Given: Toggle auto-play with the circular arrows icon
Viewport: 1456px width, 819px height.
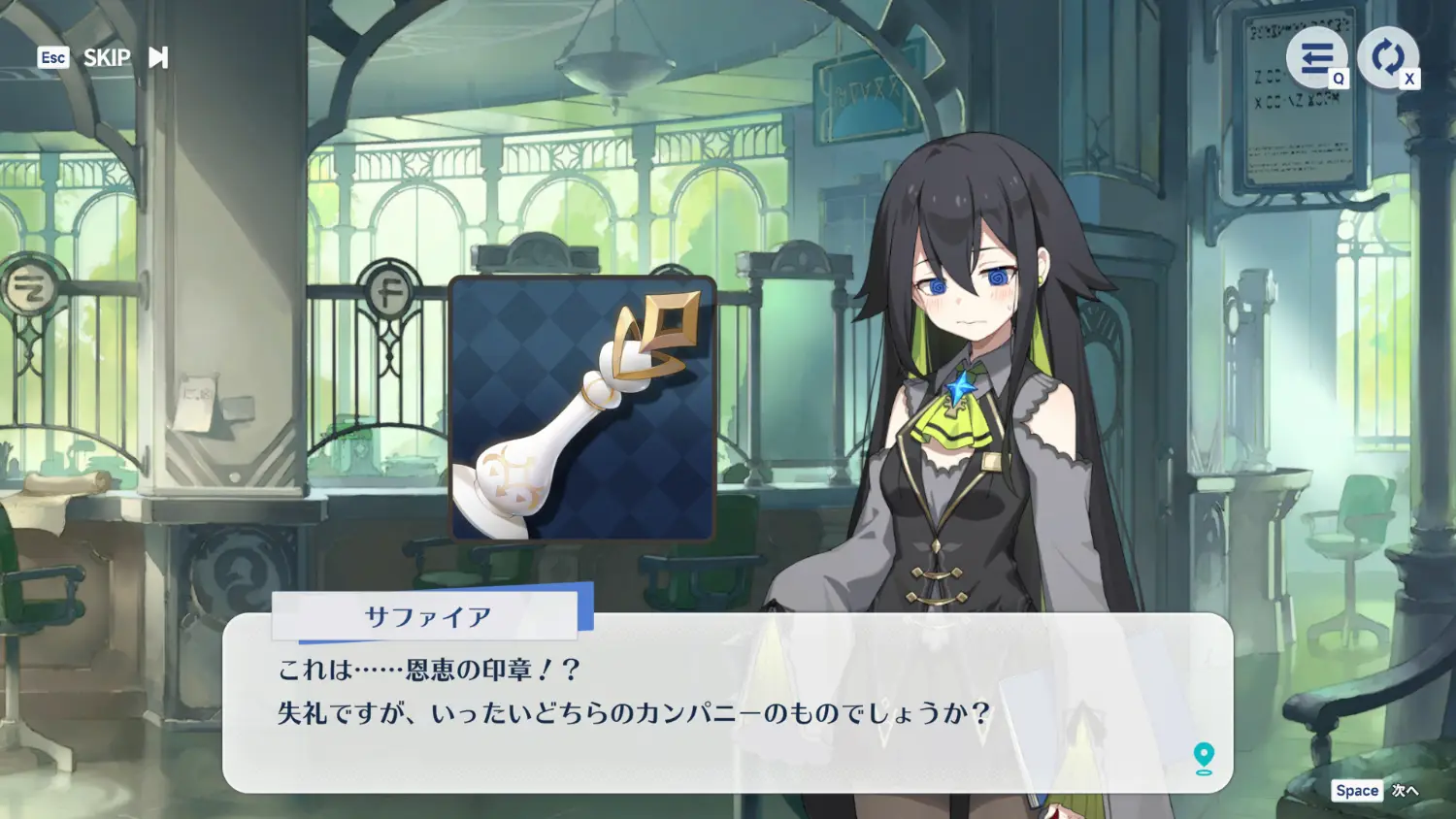Looking at the screenshot, I should tap(1387, 57).
